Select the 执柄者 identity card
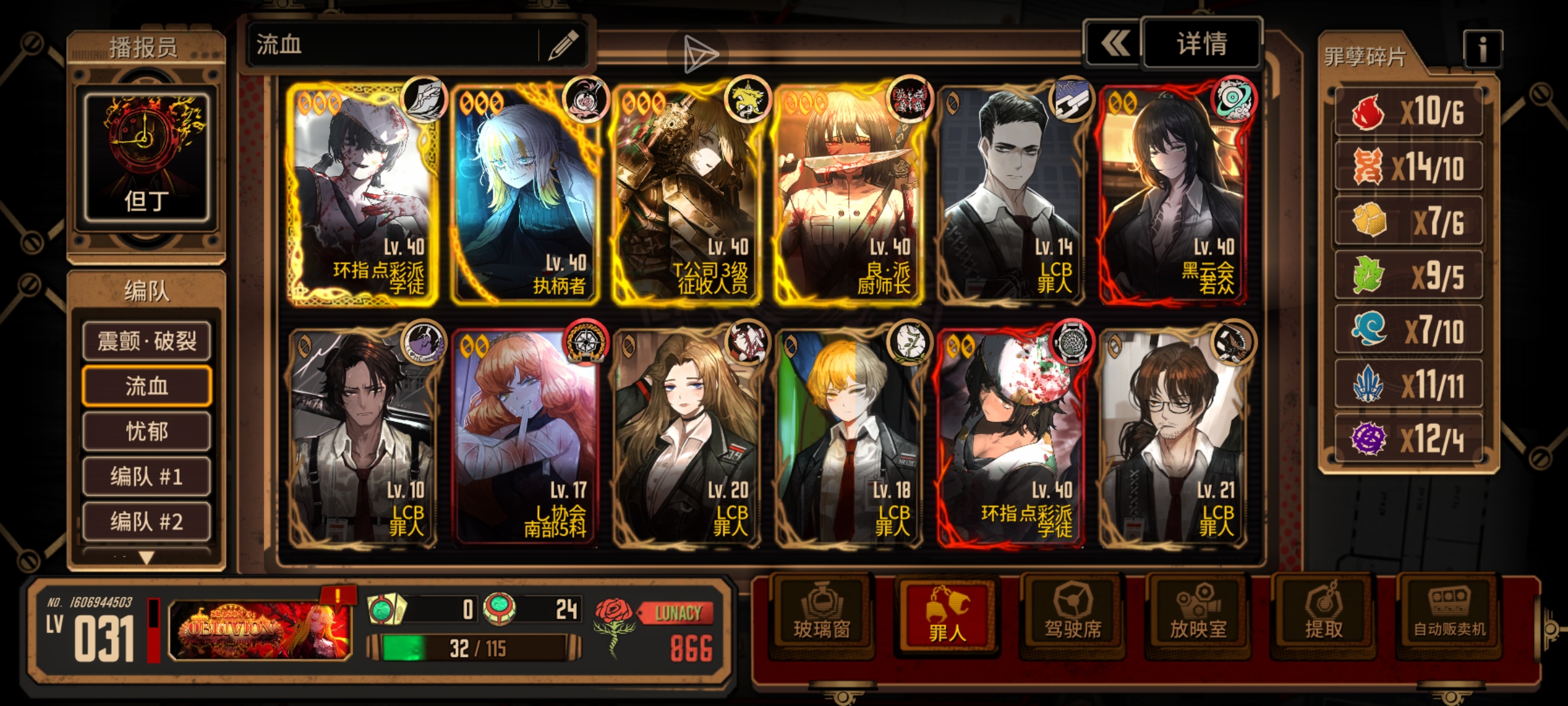The image size is (1568, 706). click(x=524, y=193)
